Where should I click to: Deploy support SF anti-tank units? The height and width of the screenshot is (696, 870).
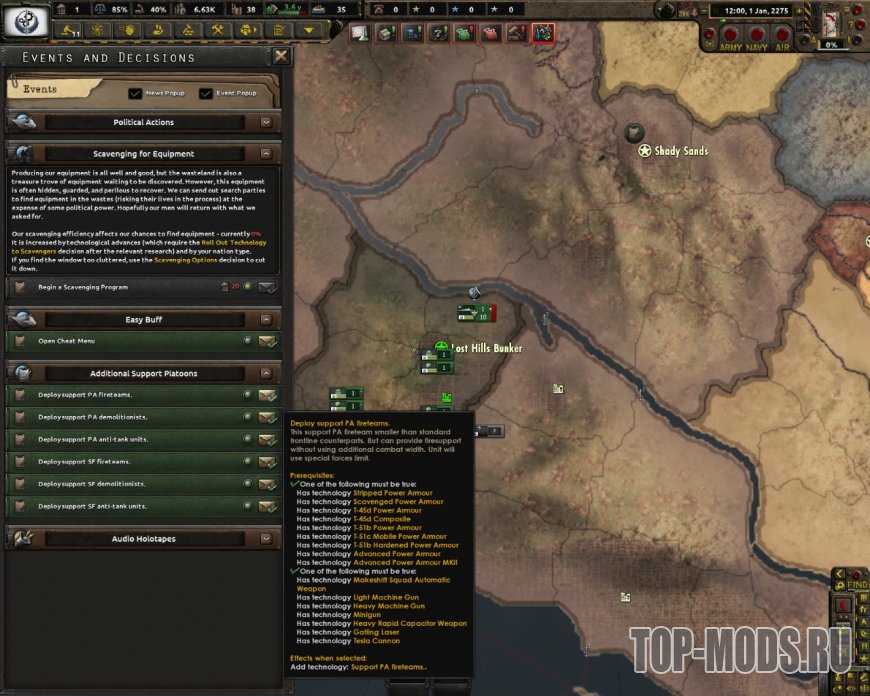[267, 506]
